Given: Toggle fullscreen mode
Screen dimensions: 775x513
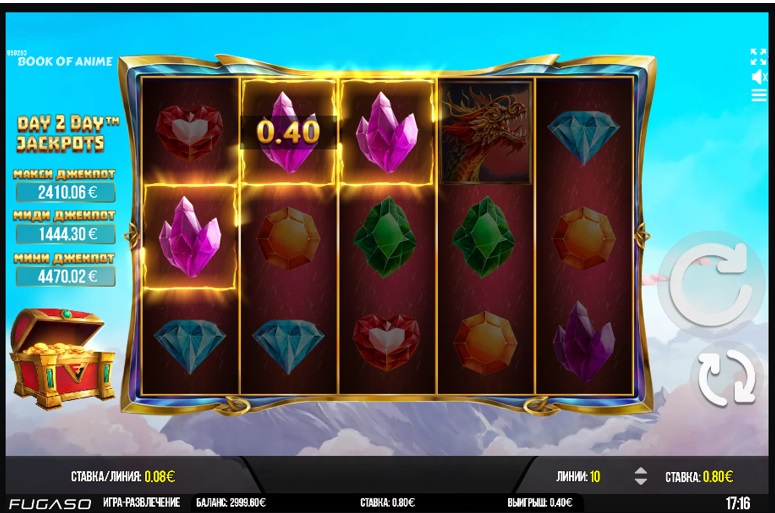Looking at the screenshot, I should [x=758, y=56].
